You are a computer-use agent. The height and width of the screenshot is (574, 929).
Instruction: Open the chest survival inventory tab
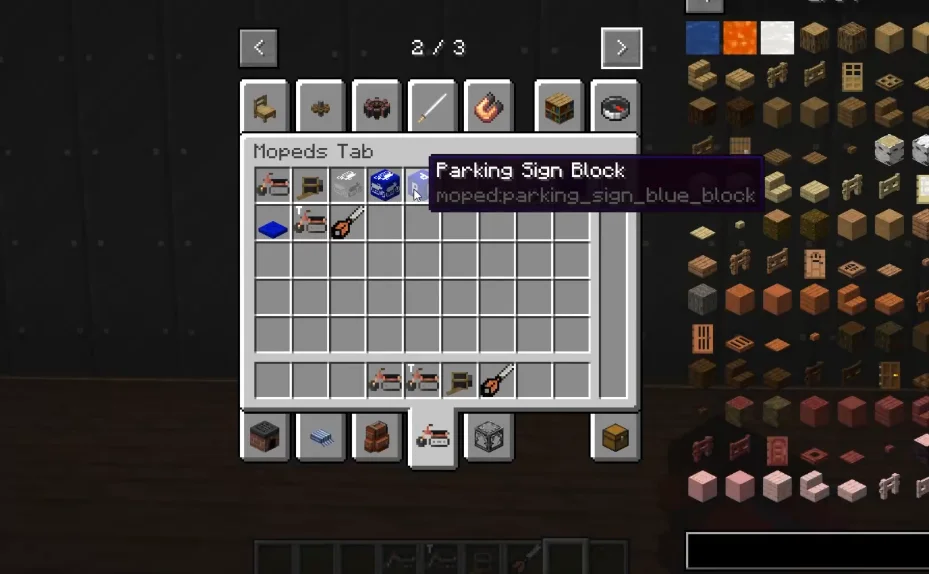(615, 437)
